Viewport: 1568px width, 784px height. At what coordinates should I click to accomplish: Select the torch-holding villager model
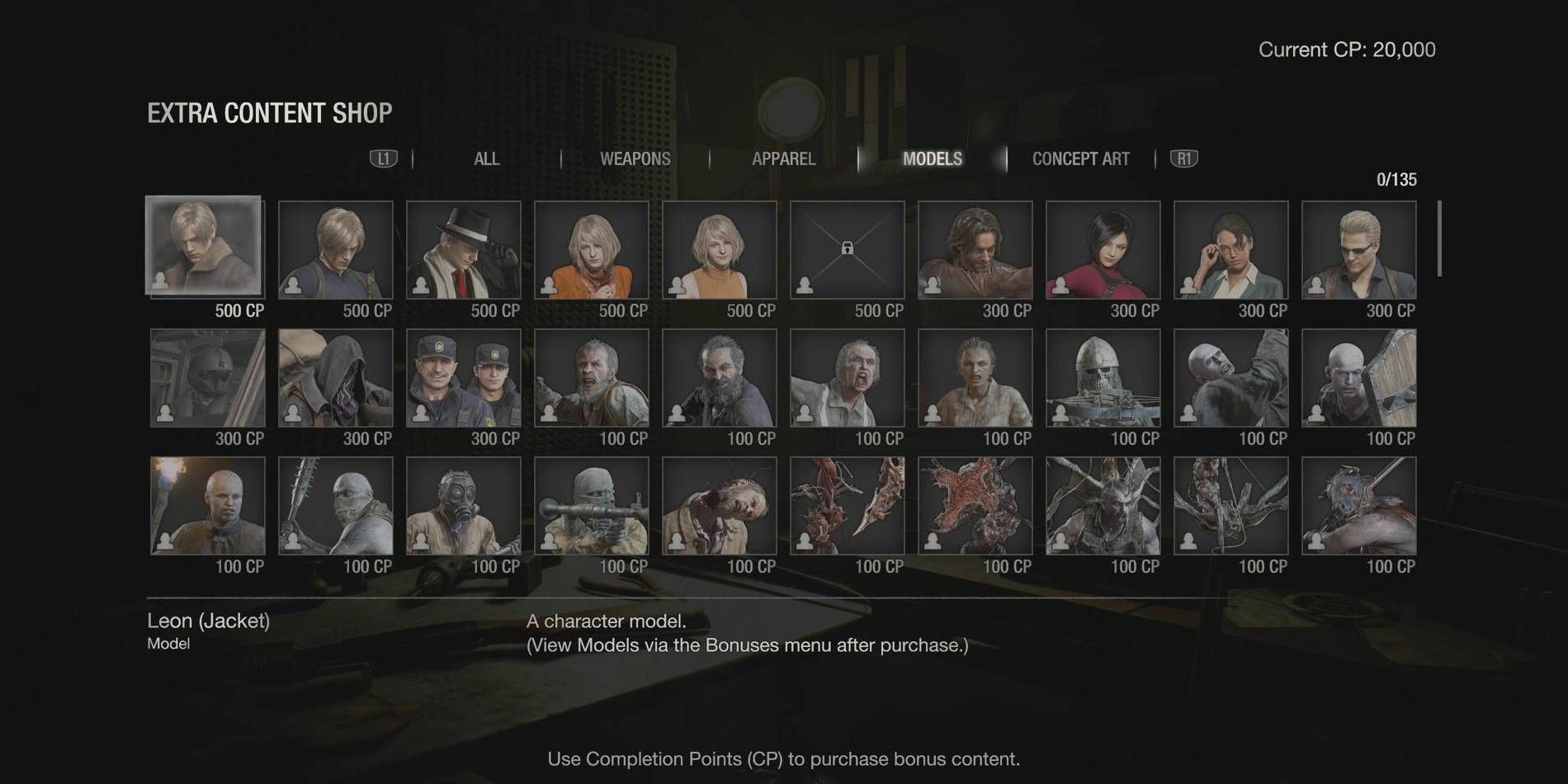[x=204, y=506]
